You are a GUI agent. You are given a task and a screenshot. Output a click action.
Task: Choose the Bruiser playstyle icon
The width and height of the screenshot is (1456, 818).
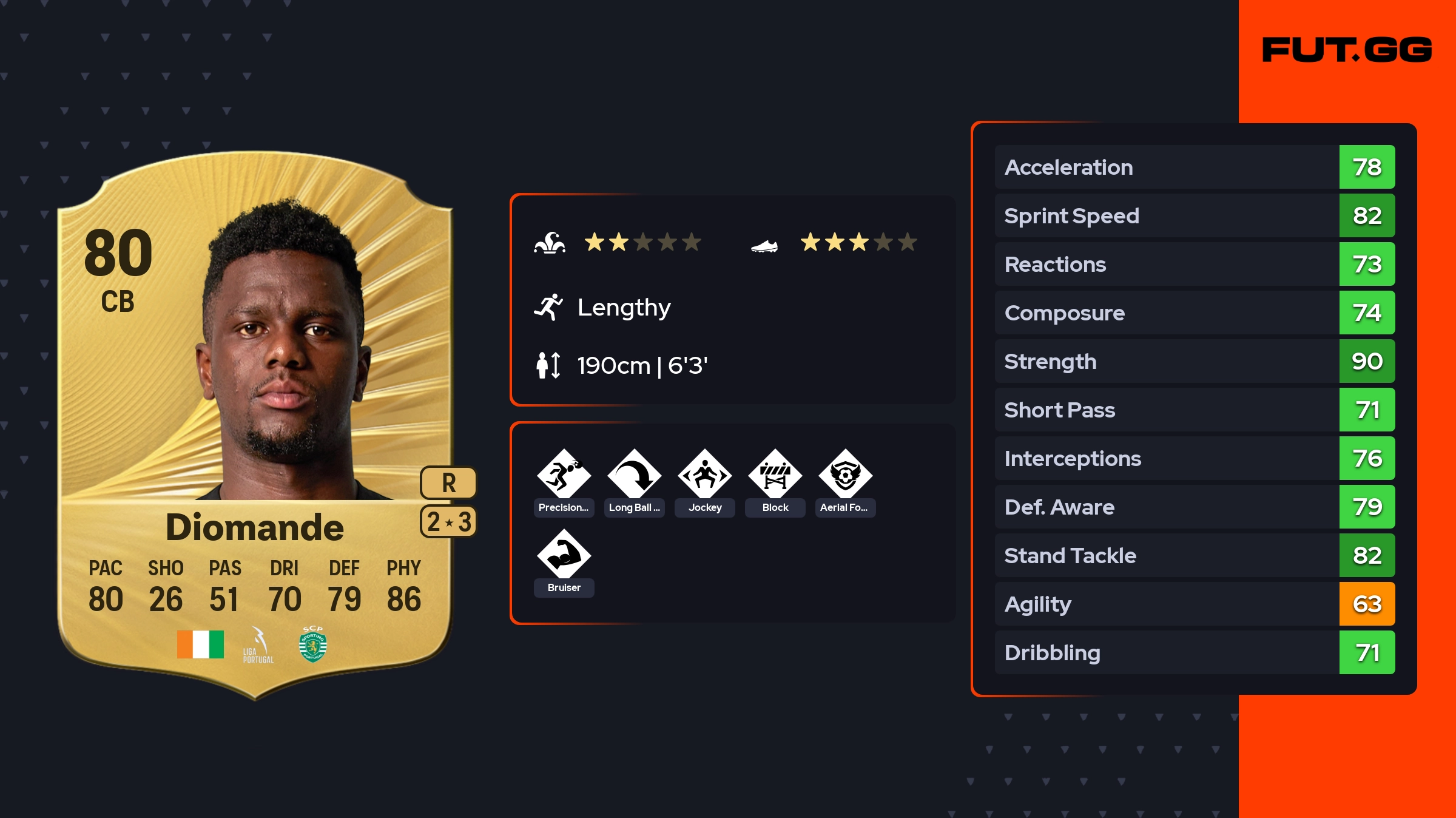click(564, 555)
